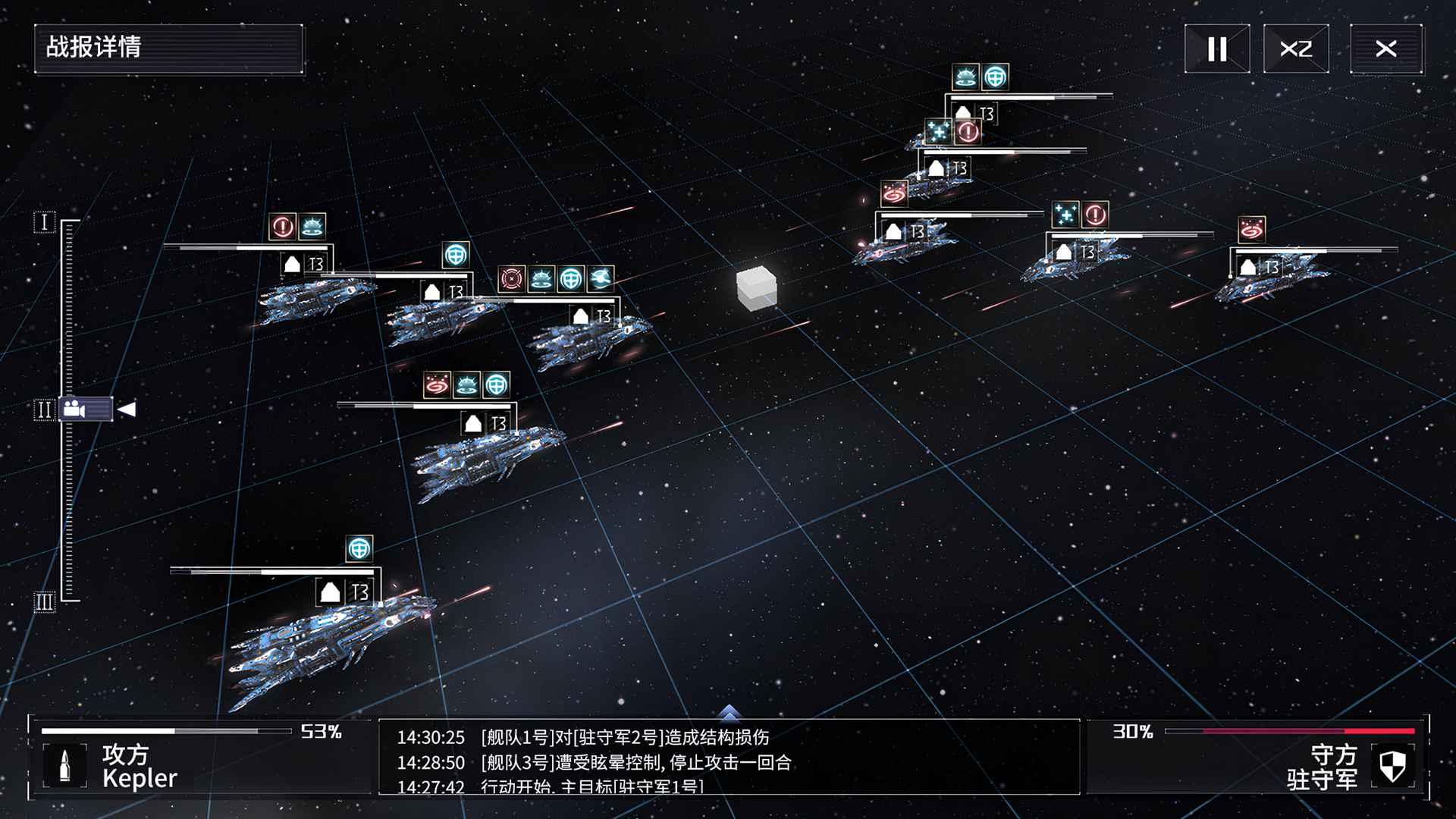Click the red warning debuff icon on the defender fleet

pos(968,131)
